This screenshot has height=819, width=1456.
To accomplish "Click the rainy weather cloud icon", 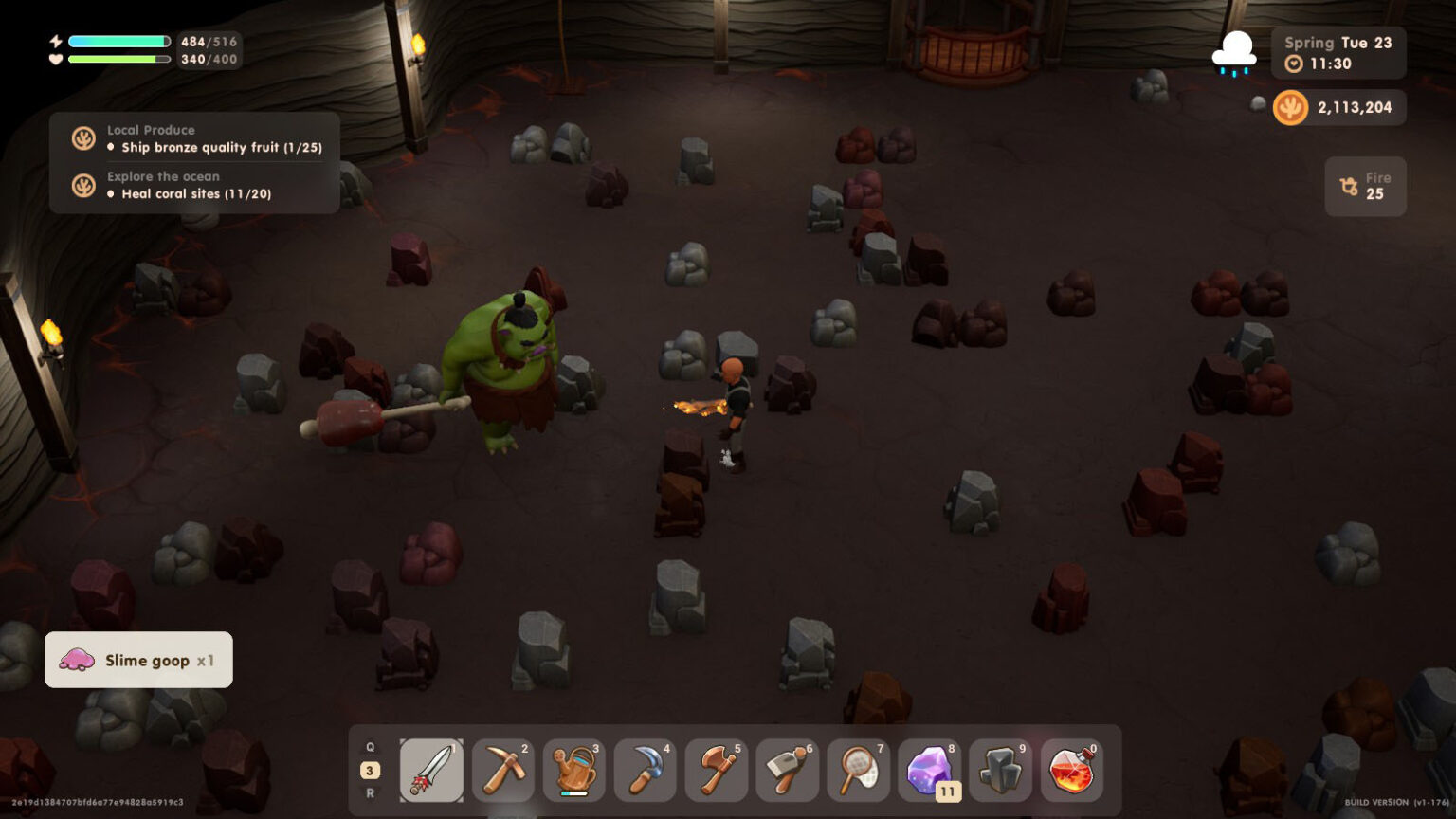I will 1235,52.
